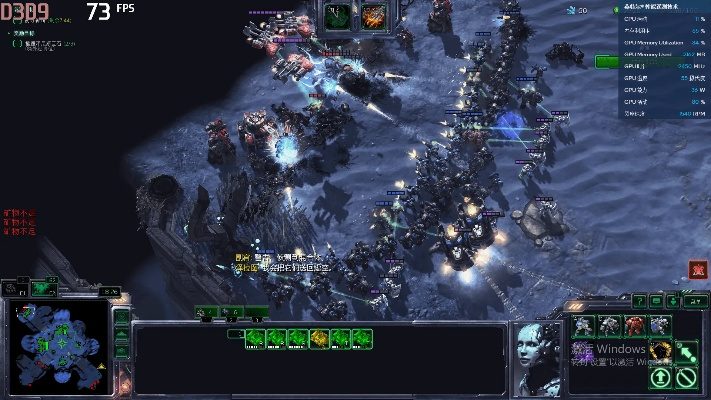
Task: Train the red Marauder unit
Action: pyautogui.click(x=635, y=325)
